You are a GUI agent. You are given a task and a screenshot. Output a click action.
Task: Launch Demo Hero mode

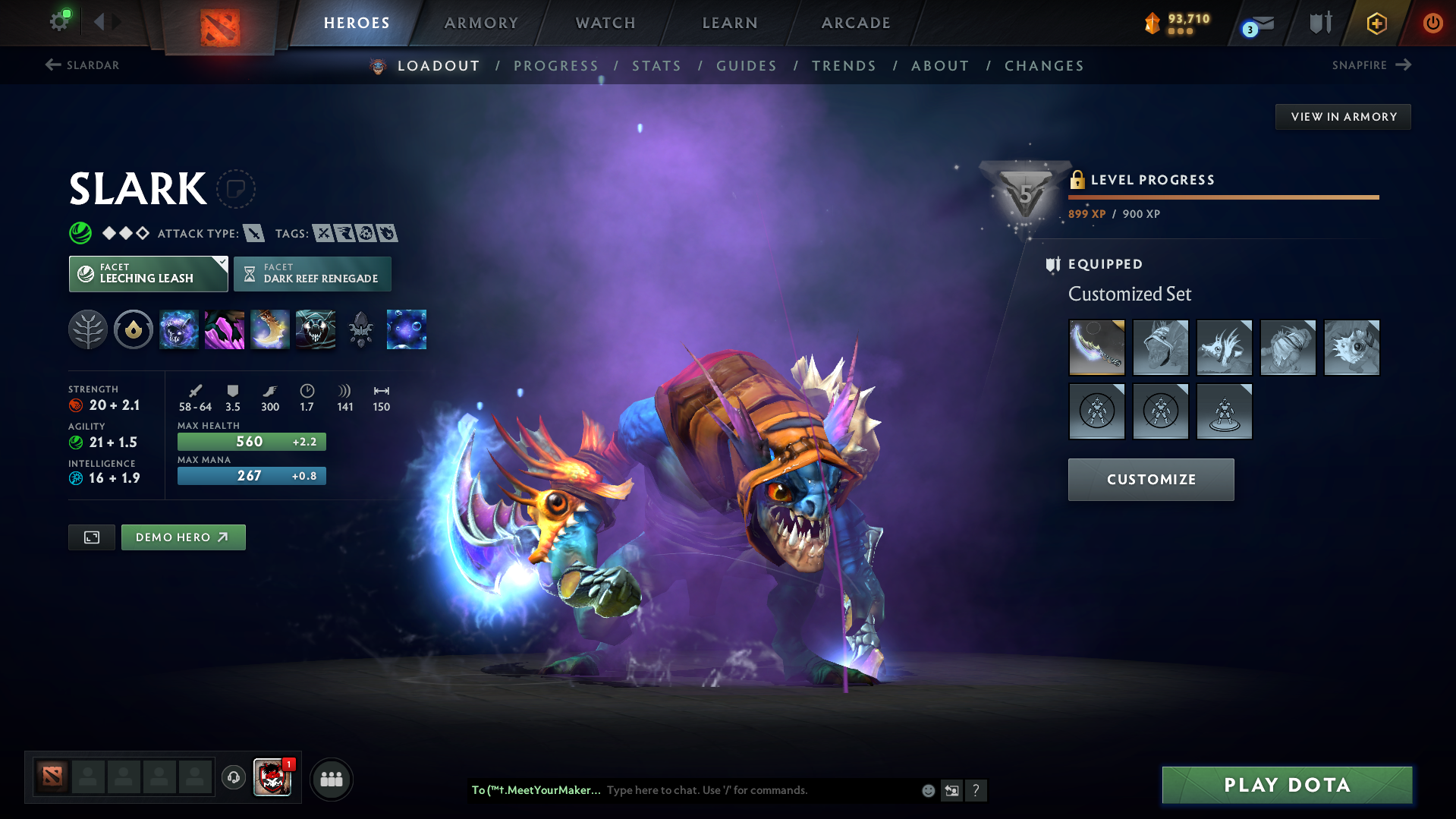click(183, 537)
